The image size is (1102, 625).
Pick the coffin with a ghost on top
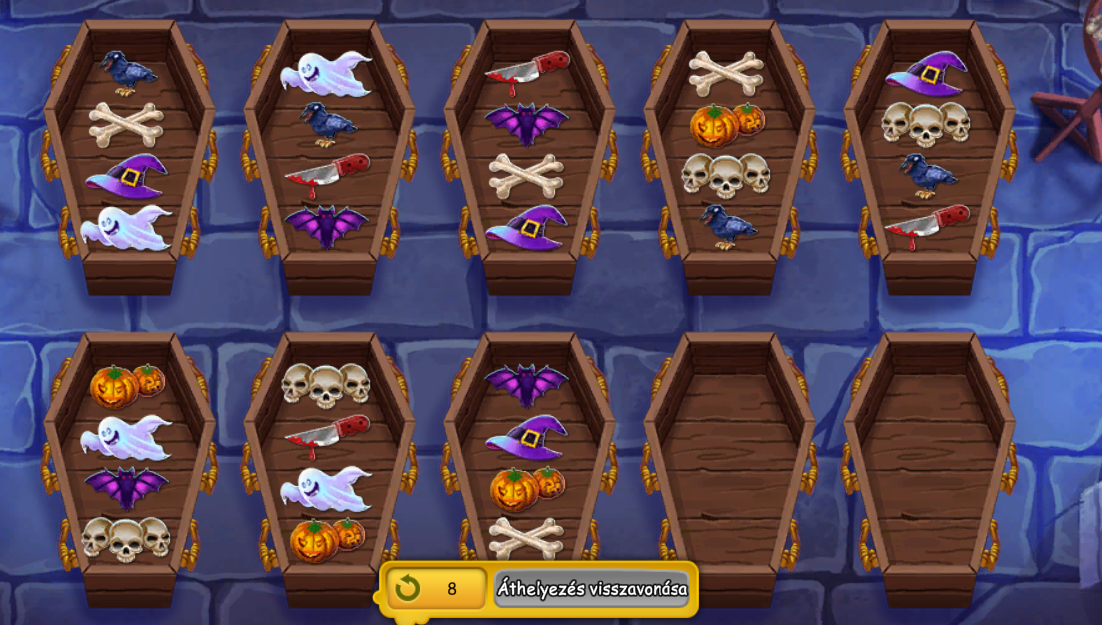[x=327, y=150]
